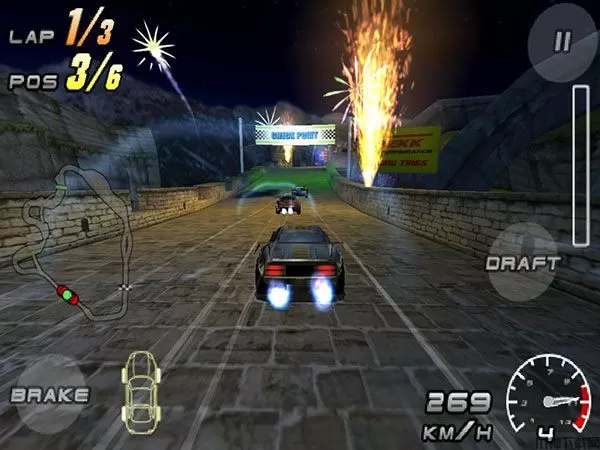Tap the Brake button
This screenshot has height=450, width=600.
49,394
